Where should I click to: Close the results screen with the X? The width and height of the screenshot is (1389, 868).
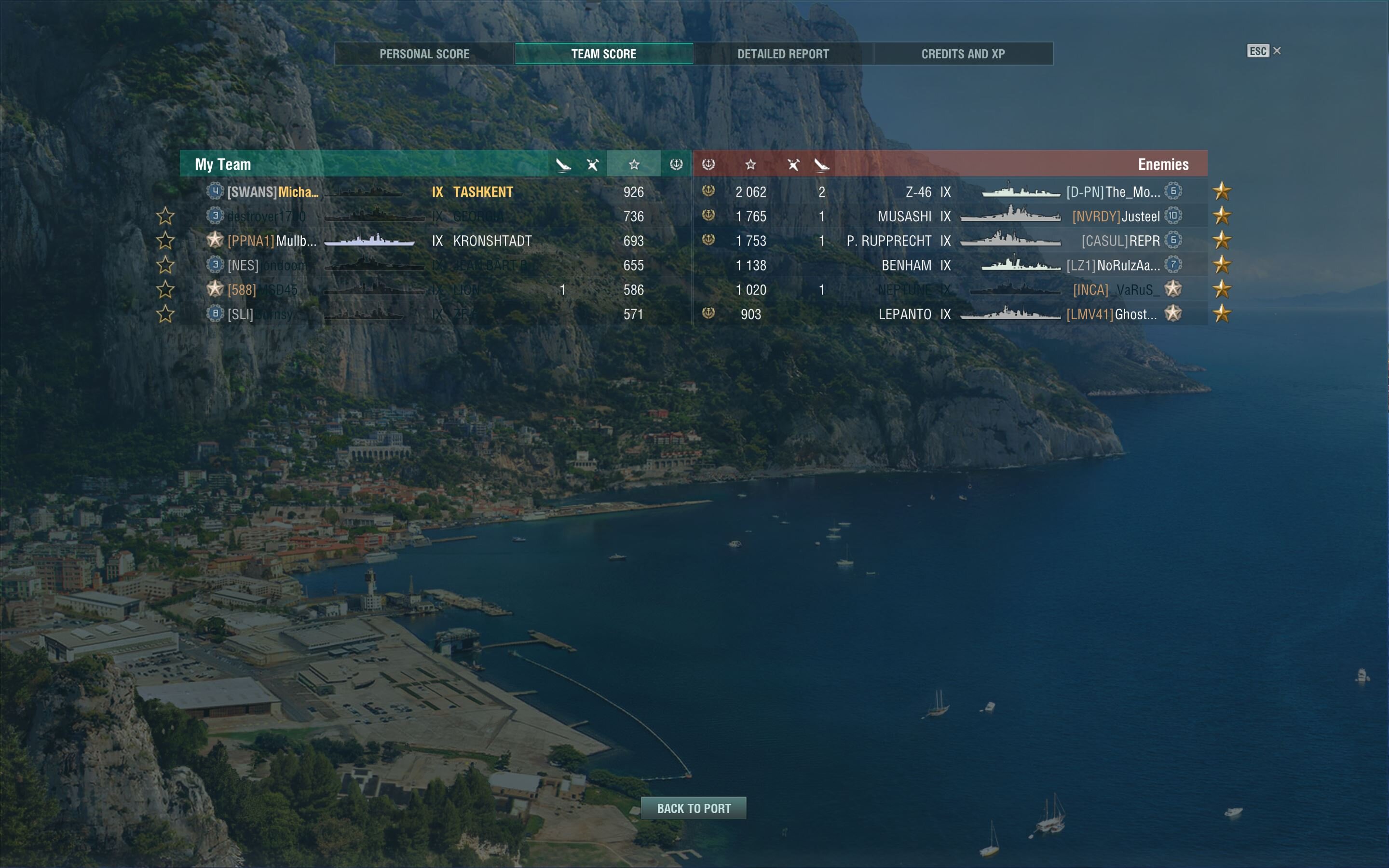(x=1277, y=51)
